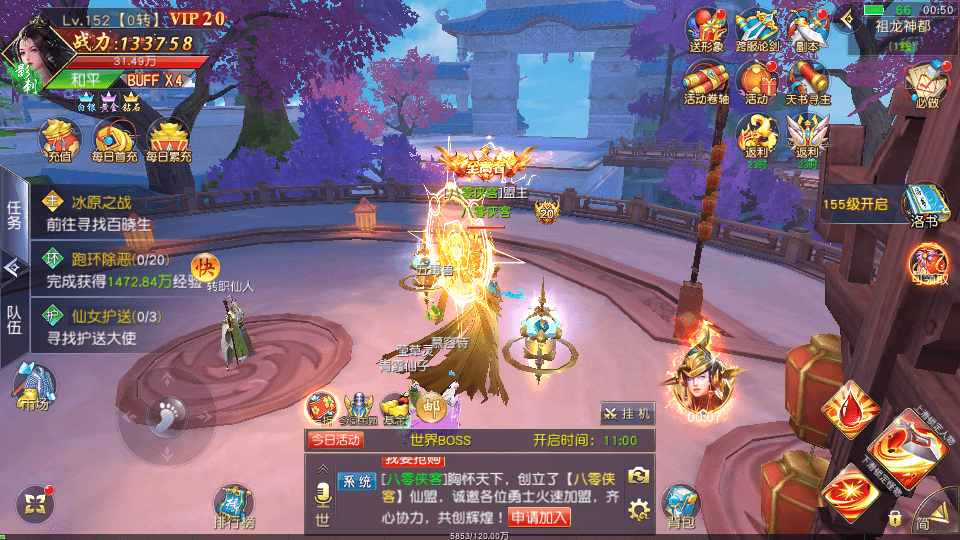Open the 副本 dungeon icon
Viewport: 960px width, 540px height.
806,28
